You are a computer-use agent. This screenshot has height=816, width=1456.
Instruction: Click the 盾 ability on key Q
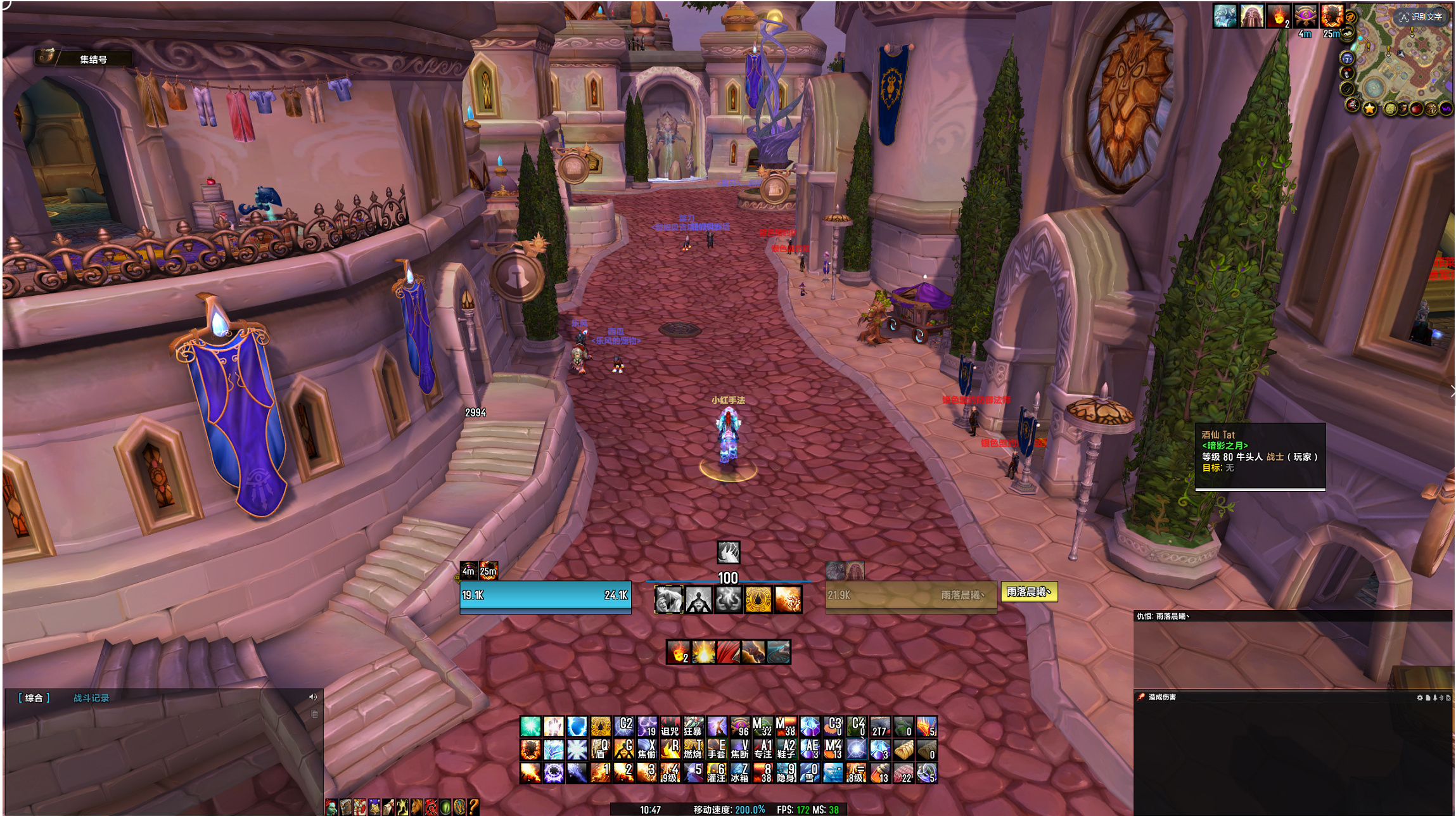(x=600, y=749)
